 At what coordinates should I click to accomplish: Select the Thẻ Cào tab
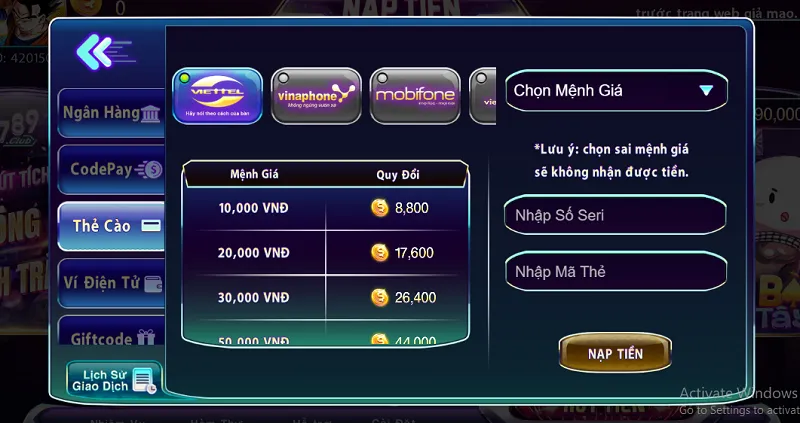point(110,225)
